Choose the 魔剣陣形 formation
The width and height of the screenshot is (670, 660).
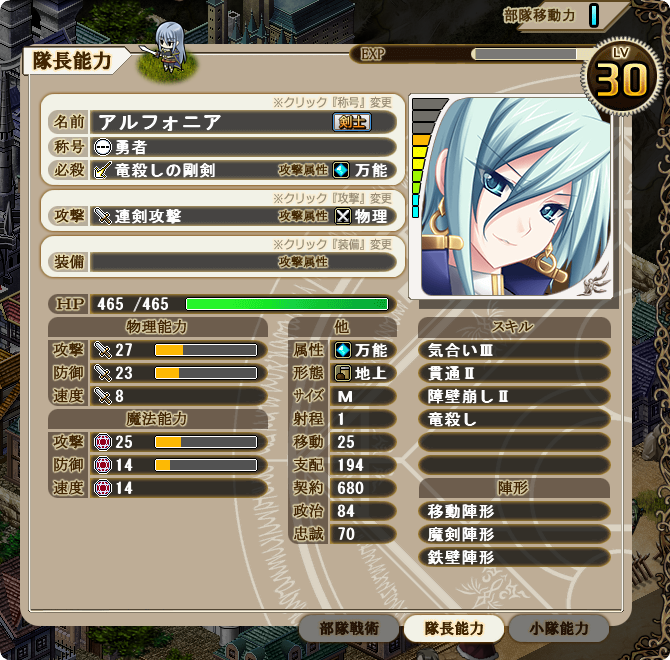click(514, 534)
